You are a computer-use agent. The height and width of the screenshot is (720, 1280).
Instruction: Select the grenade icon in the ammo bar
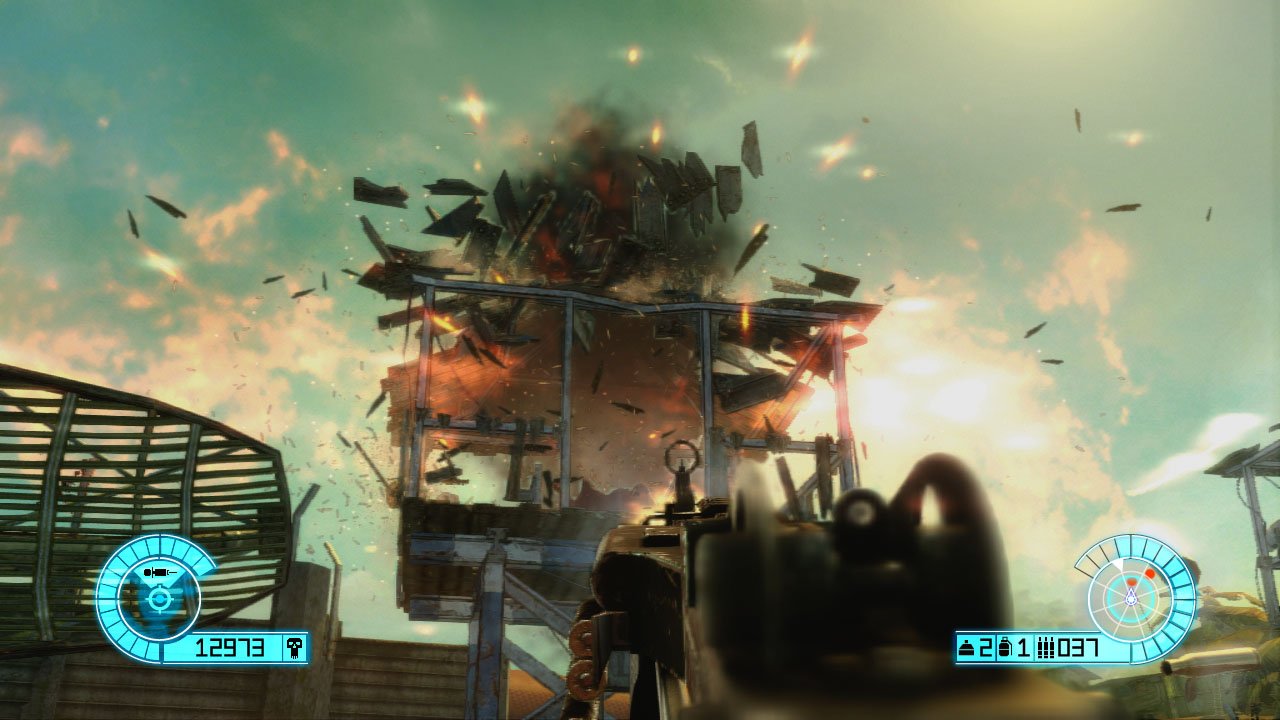1006,648
